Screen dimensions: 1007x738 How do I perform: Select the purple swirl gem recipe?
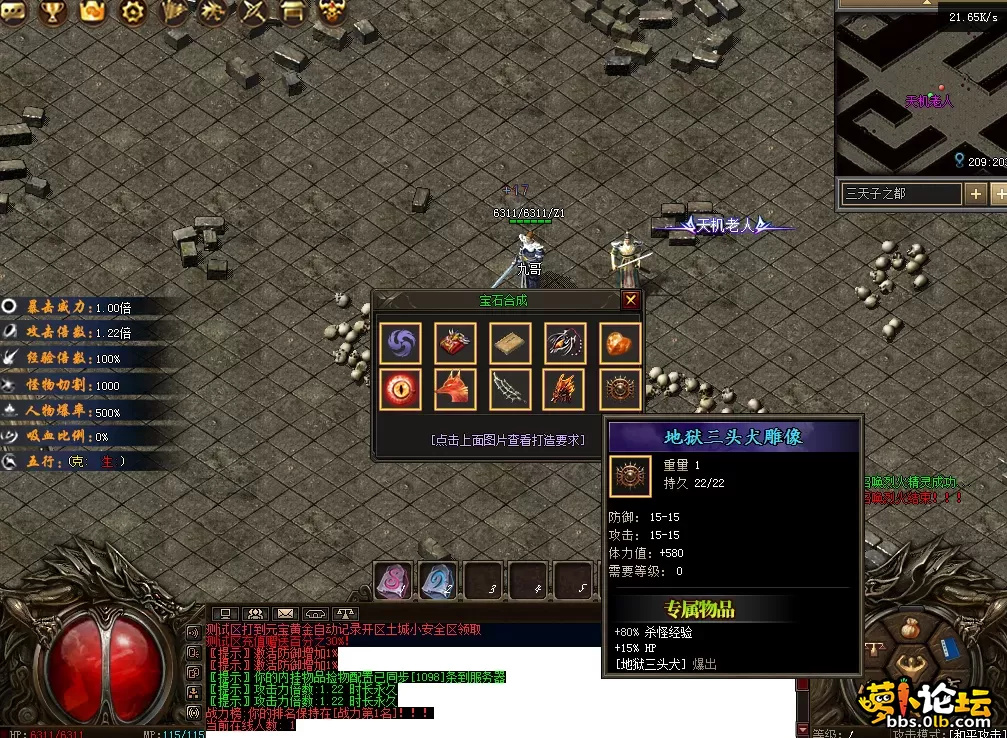[400, 343]
